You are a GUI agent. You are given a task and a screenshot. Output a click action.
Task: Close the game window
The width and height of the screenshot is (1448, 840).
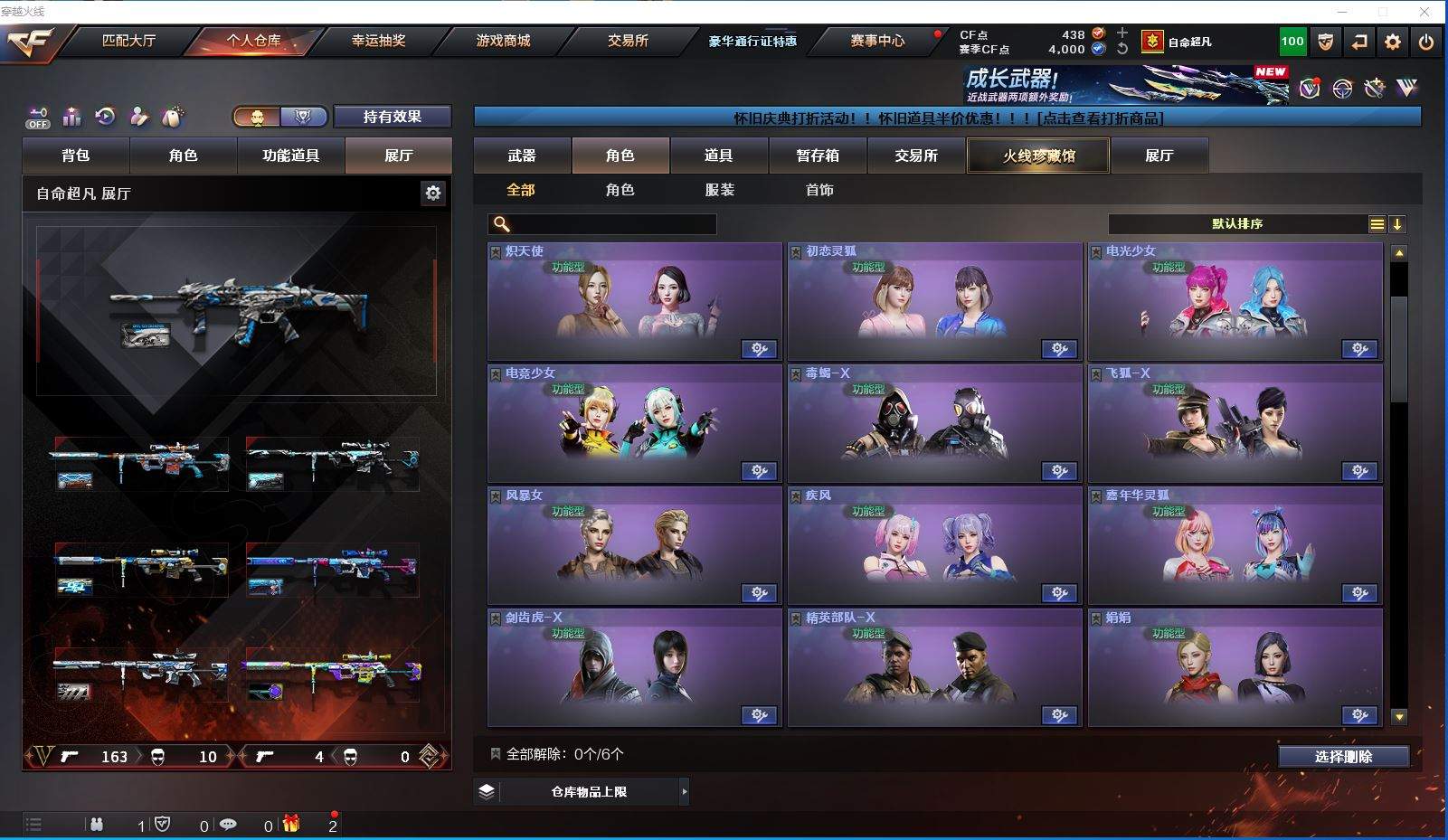point(1424,12)
